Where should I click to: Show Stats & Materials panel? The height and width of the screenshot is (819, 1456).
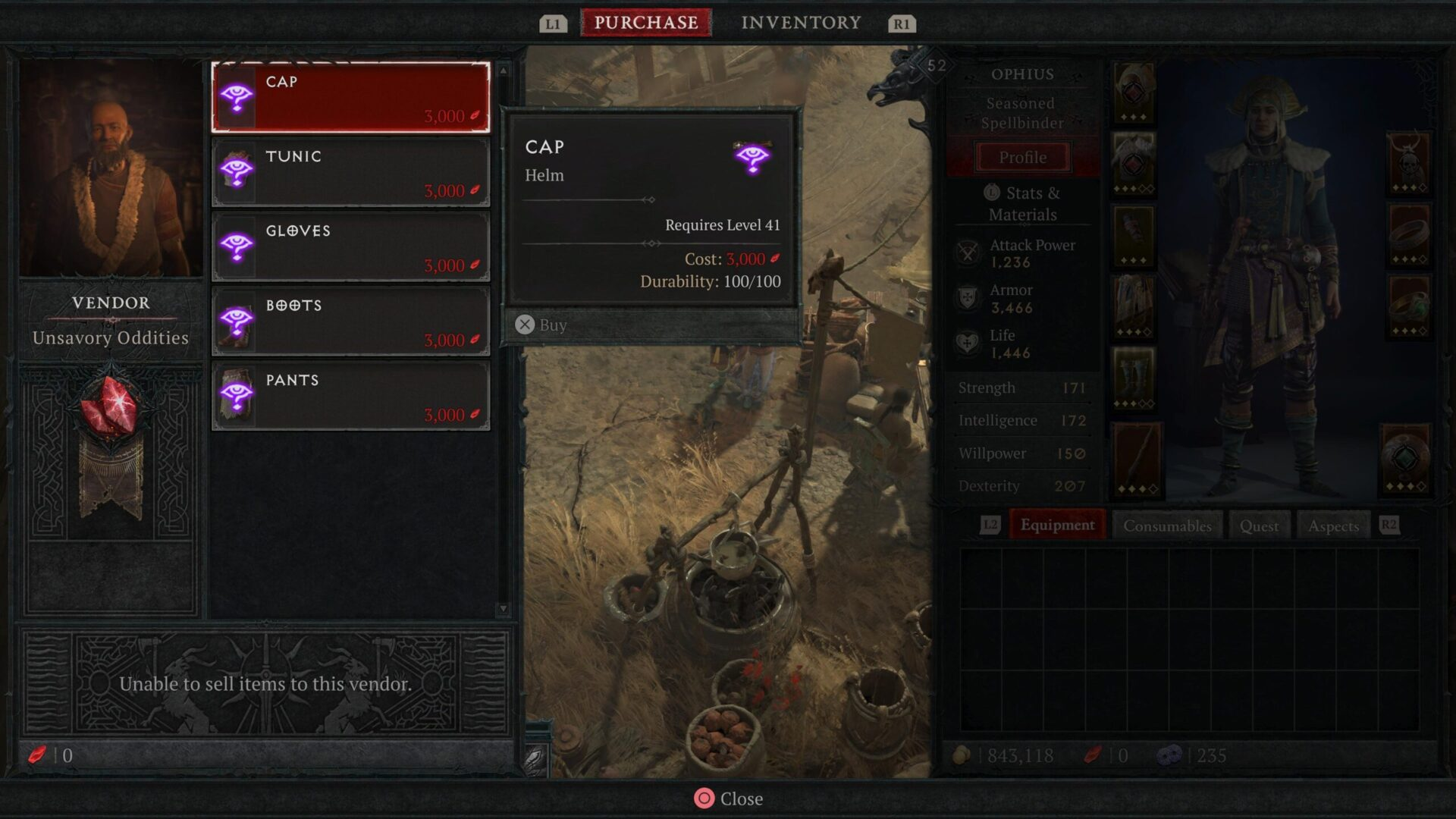[x=1022, y=203]
